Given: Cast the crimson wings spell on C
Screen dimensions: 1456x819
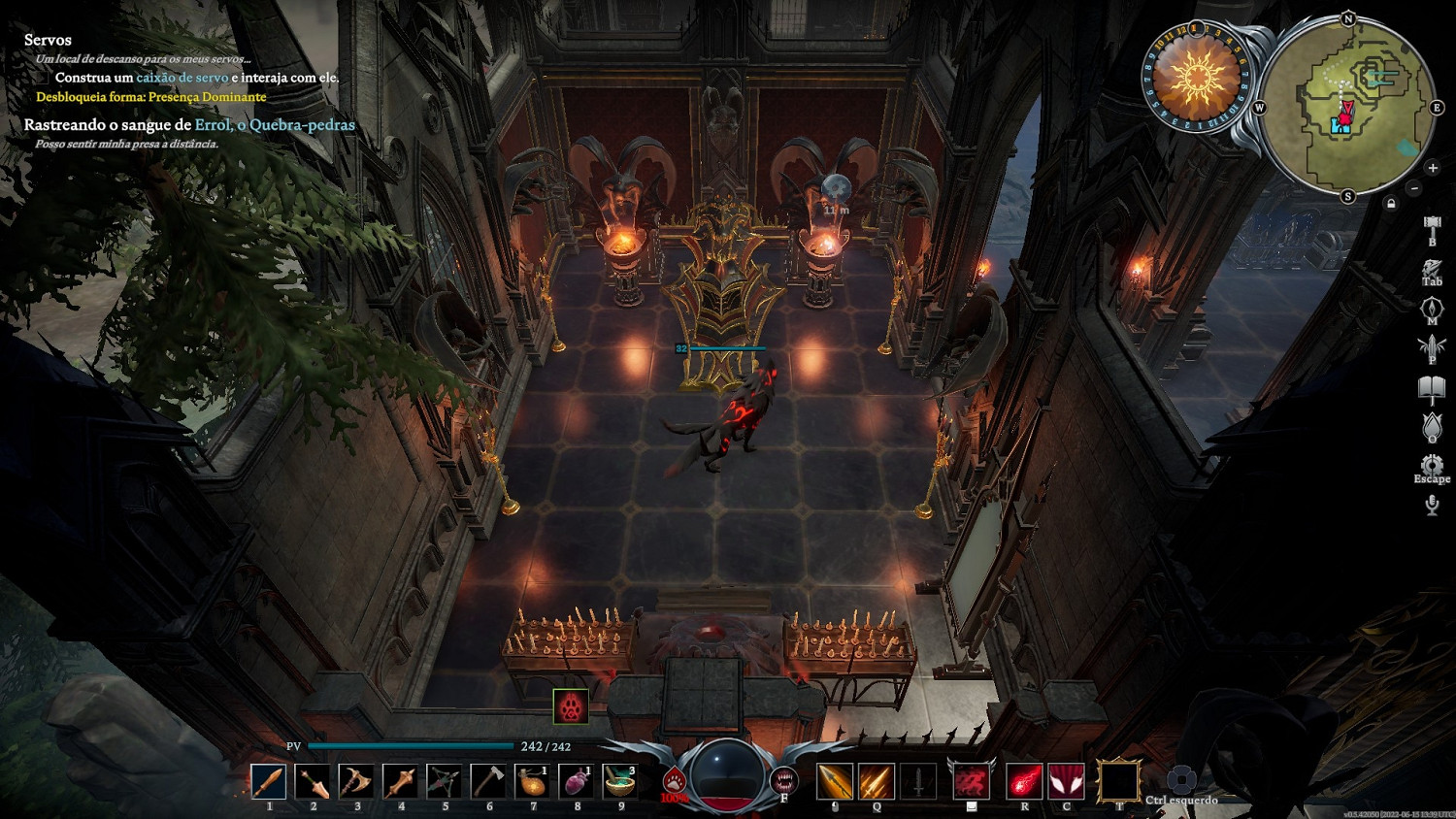Looking at the screenshot, I should (1067, 781).
